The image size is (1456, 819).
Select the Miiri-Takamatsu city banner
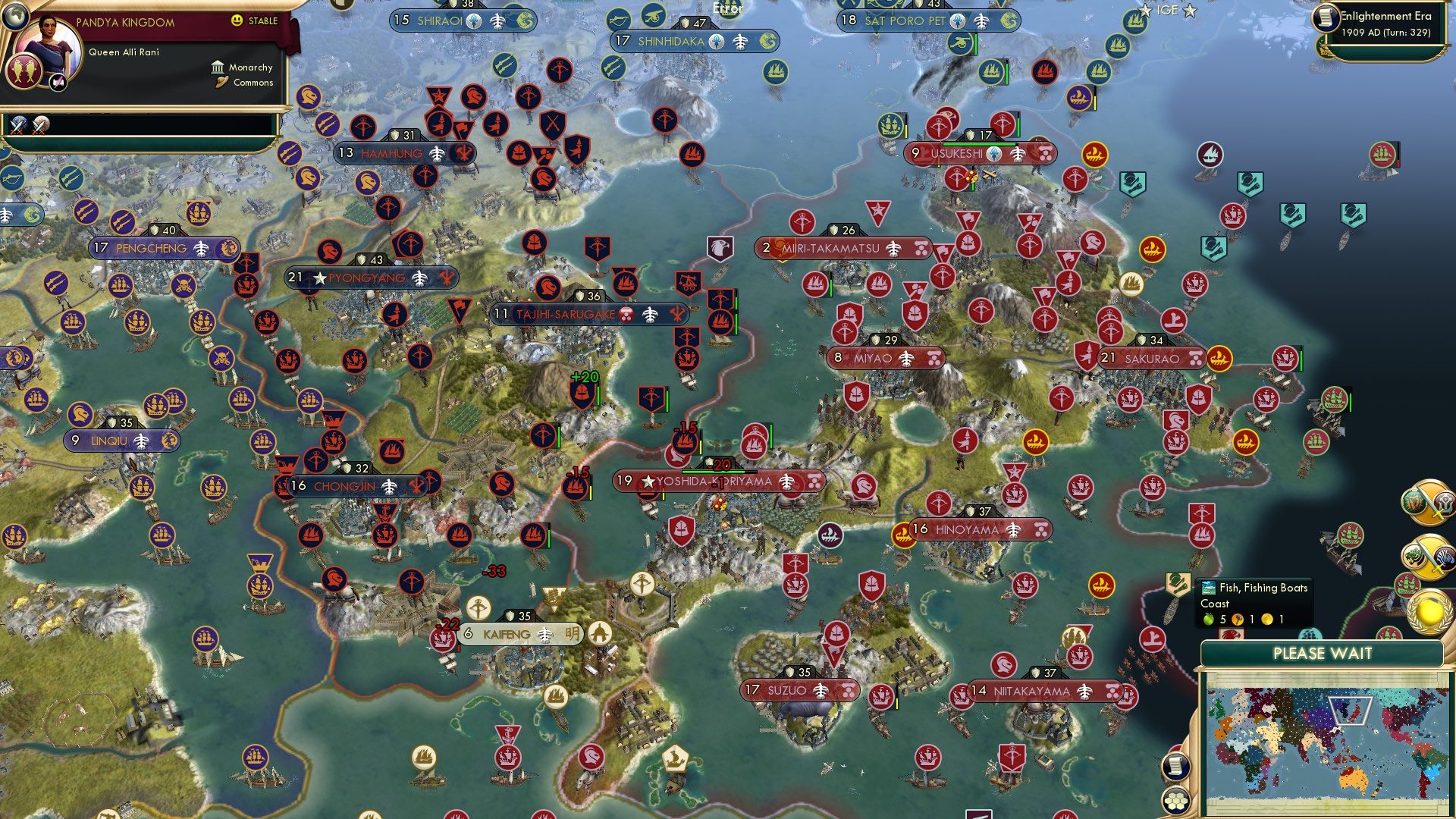click(x=838, y=246)
